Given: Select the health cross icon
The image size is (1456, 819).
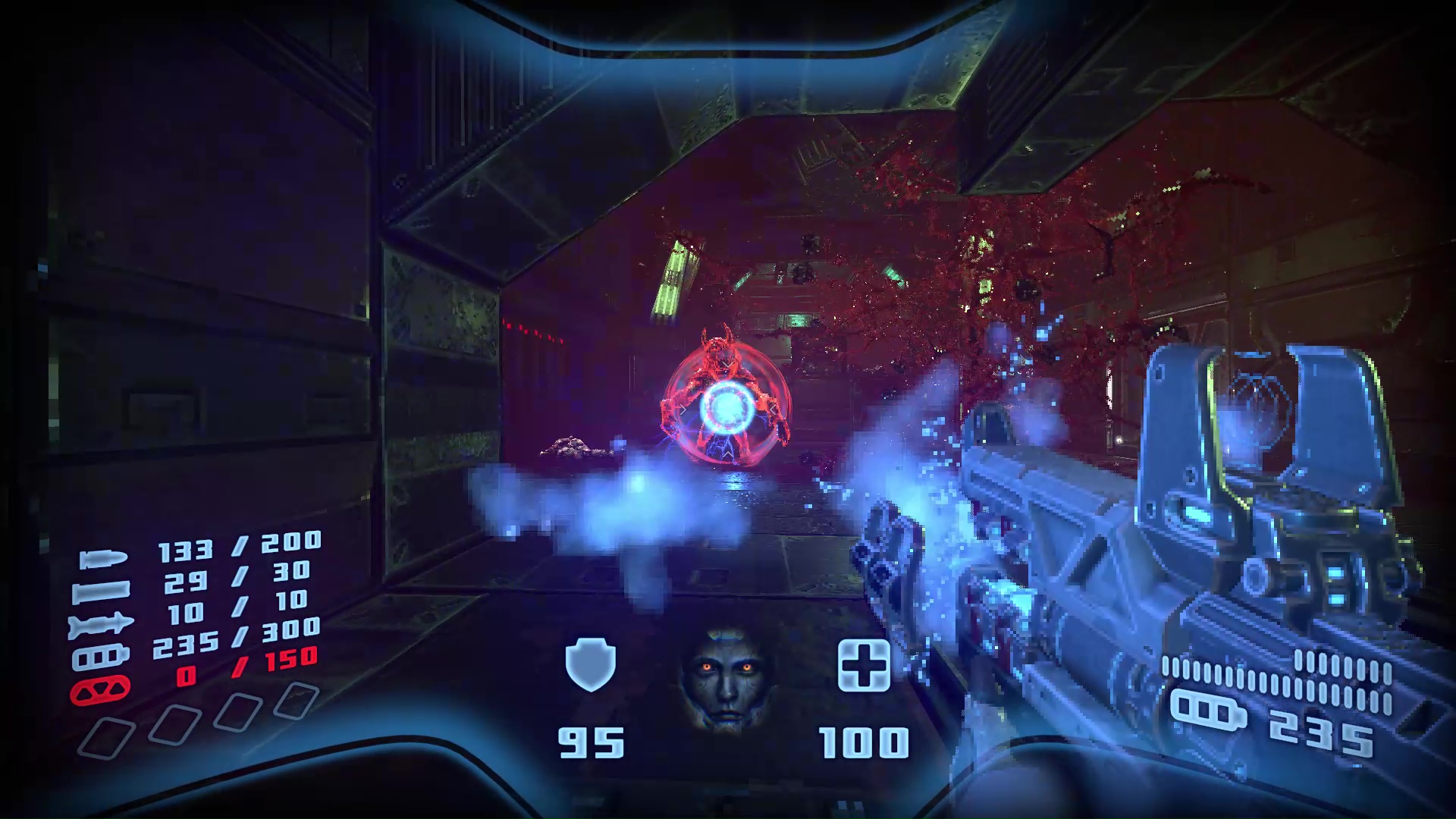Looking at the screenshot, I should tap(864, 665).
